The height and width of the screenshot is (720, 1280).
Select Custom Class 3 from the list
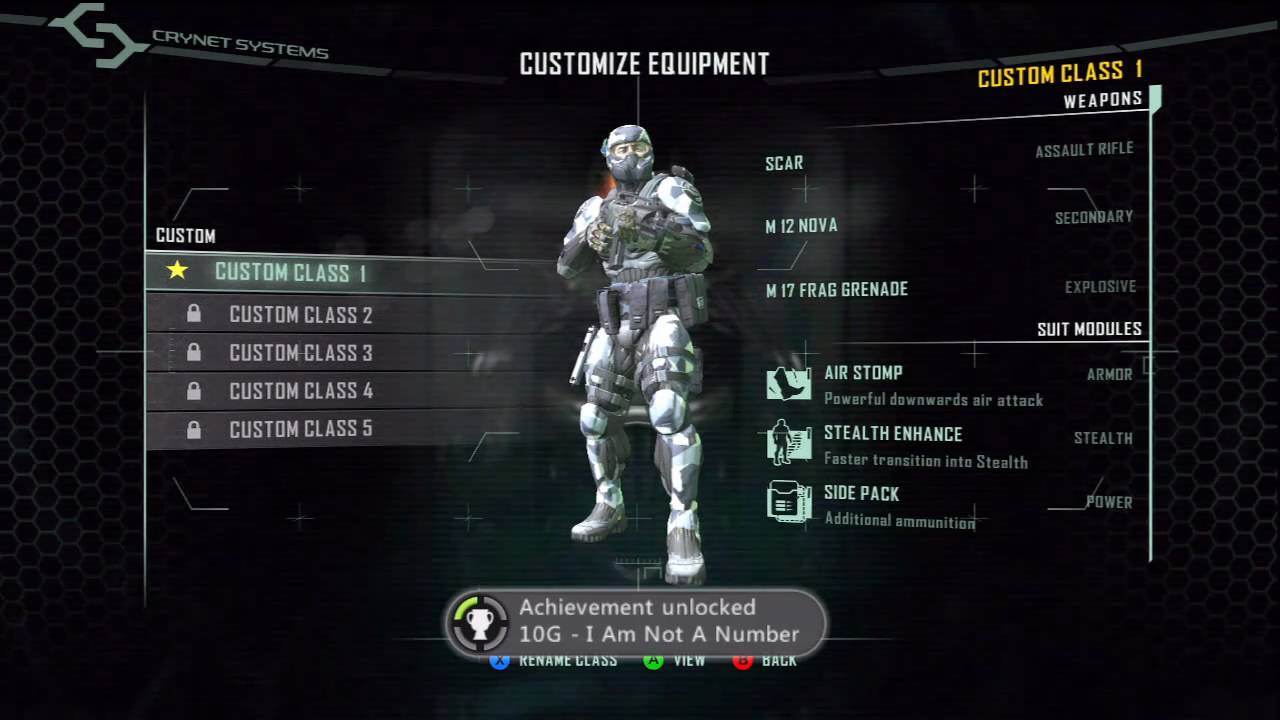300,352
